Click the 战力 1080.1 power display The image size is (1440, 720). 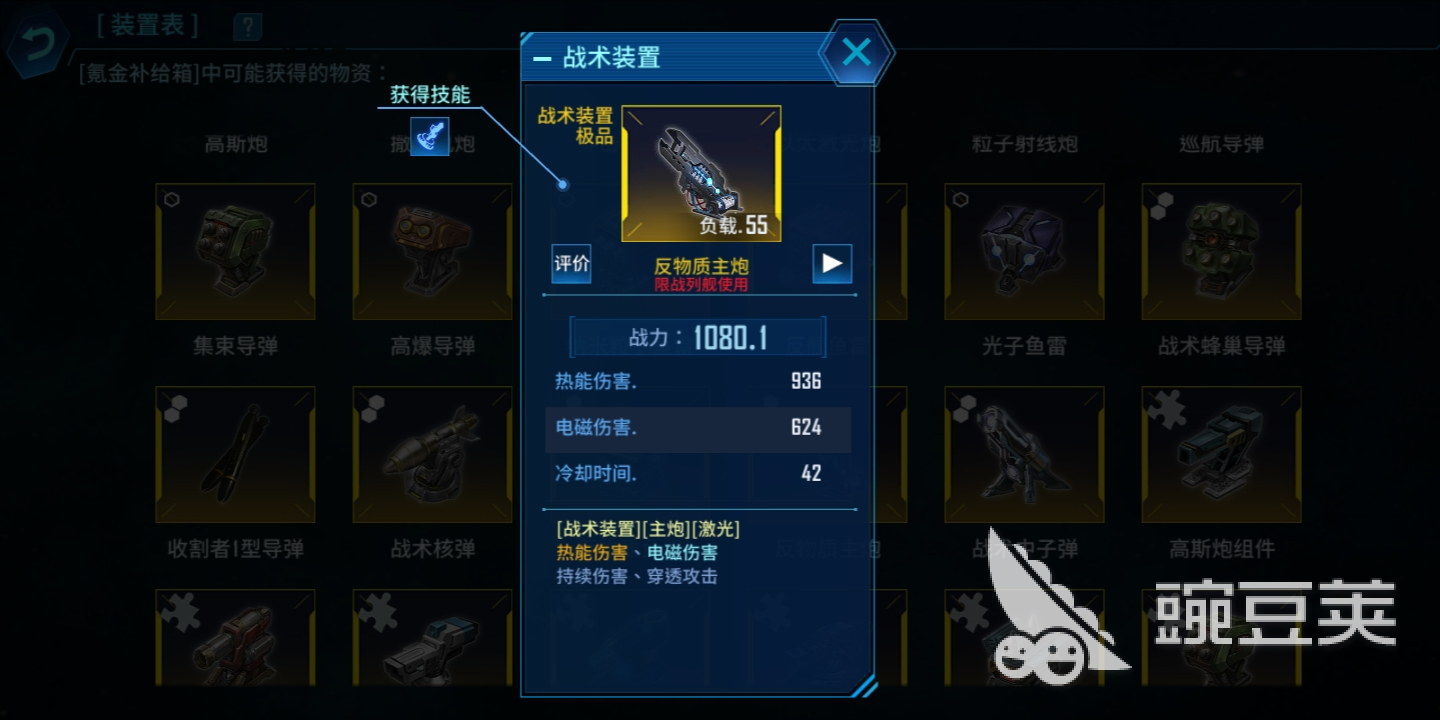(697, 337)
